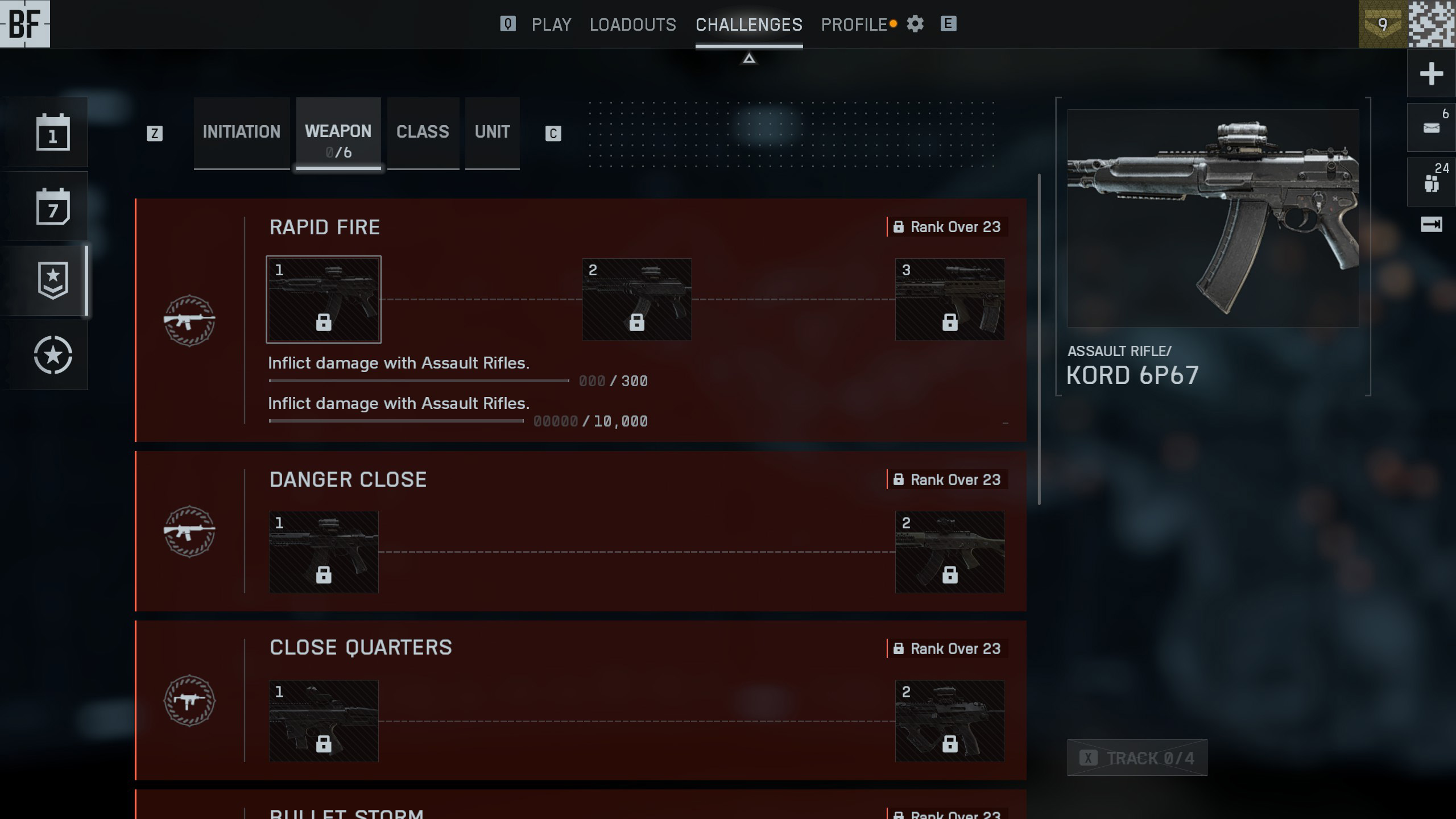Select Close Quarters tier 1 weapon reward
Image resolution: width=1456 pixels, height=819 pixels.
click(x=324, y=721)
